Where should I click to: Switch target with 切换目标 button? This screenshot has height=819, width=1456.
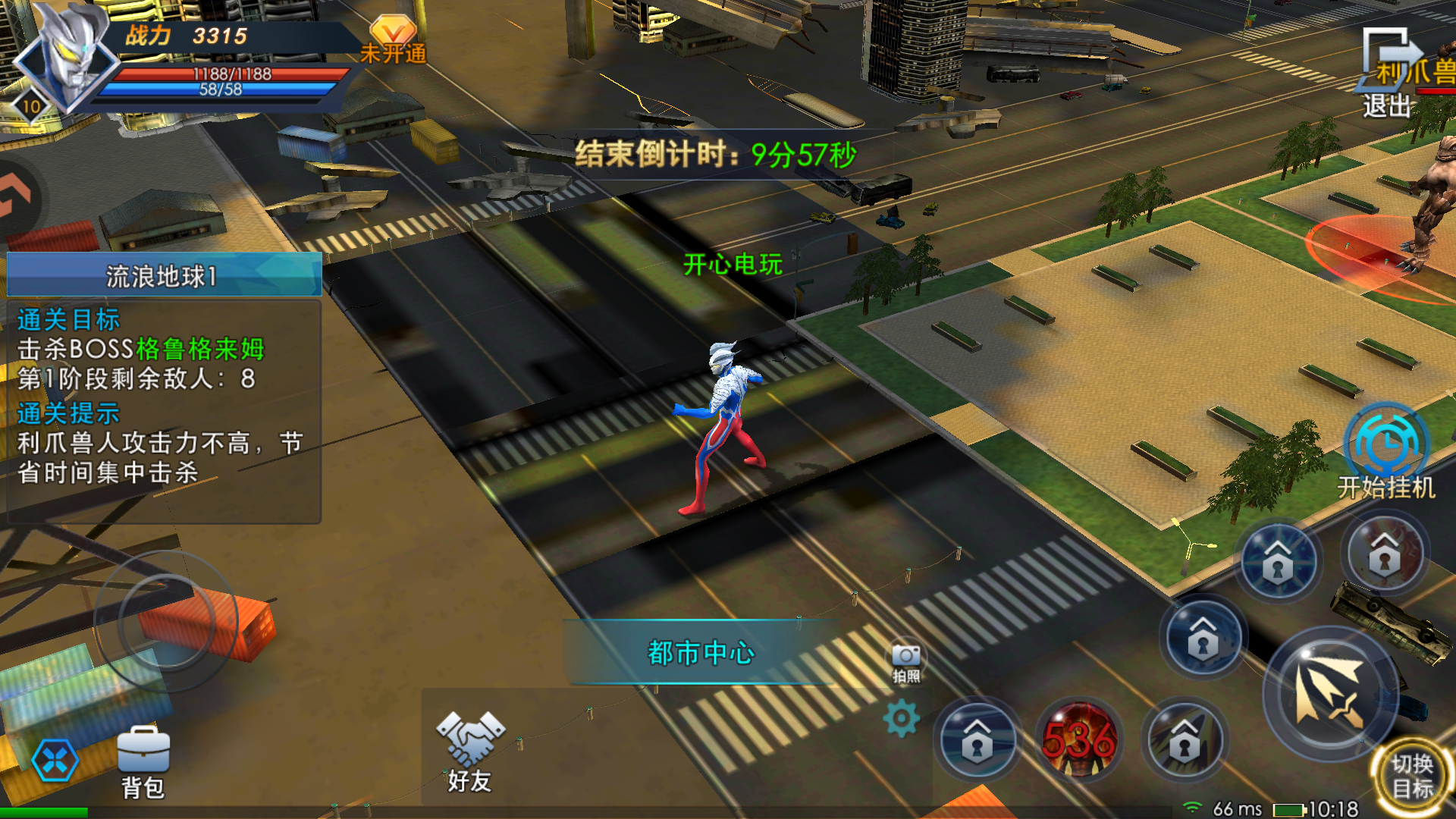pyautogui.click(x=1412, y=775)
